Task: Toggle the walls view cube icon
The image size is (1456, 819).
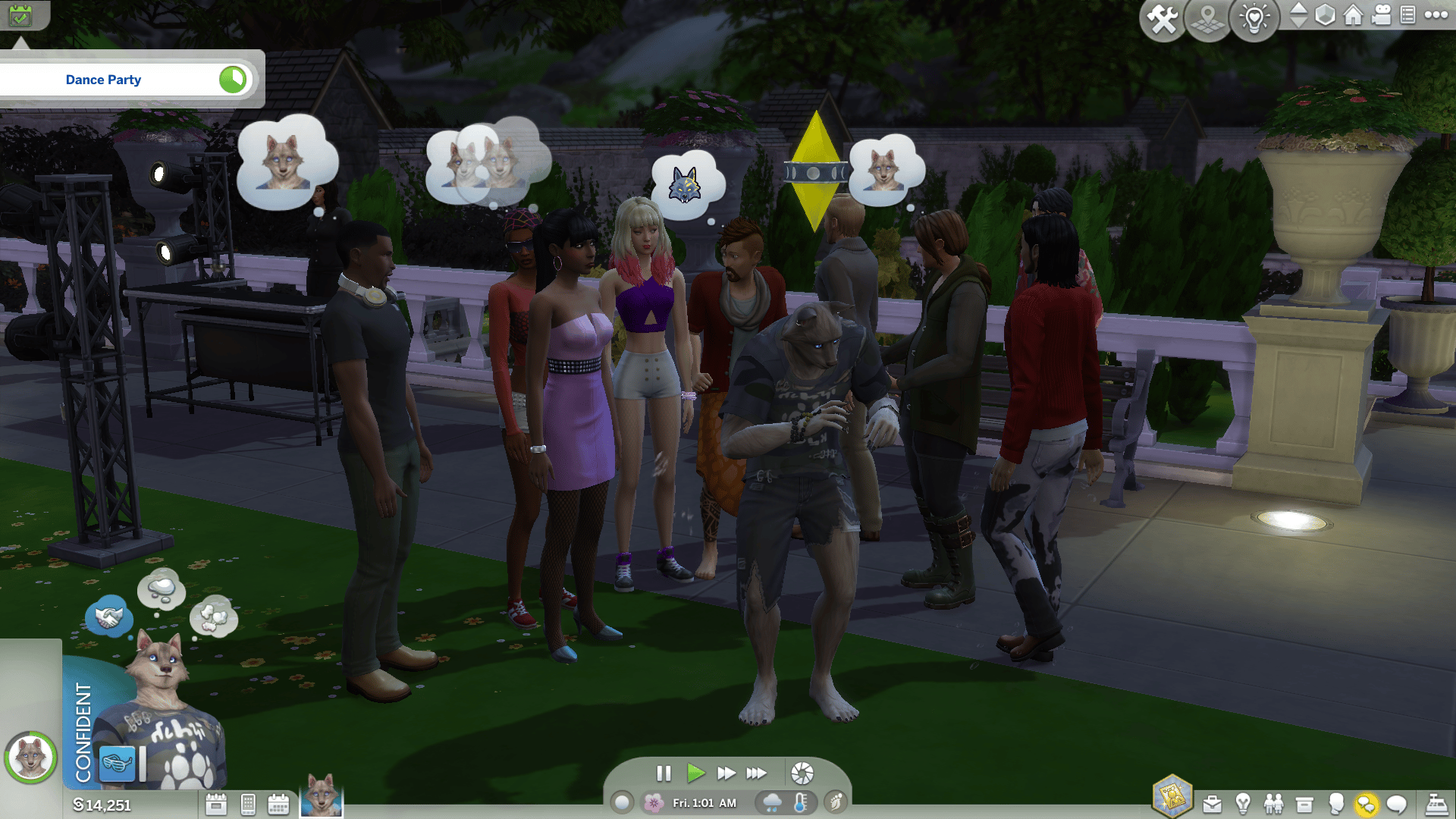Action: (x=1325, y=15)
